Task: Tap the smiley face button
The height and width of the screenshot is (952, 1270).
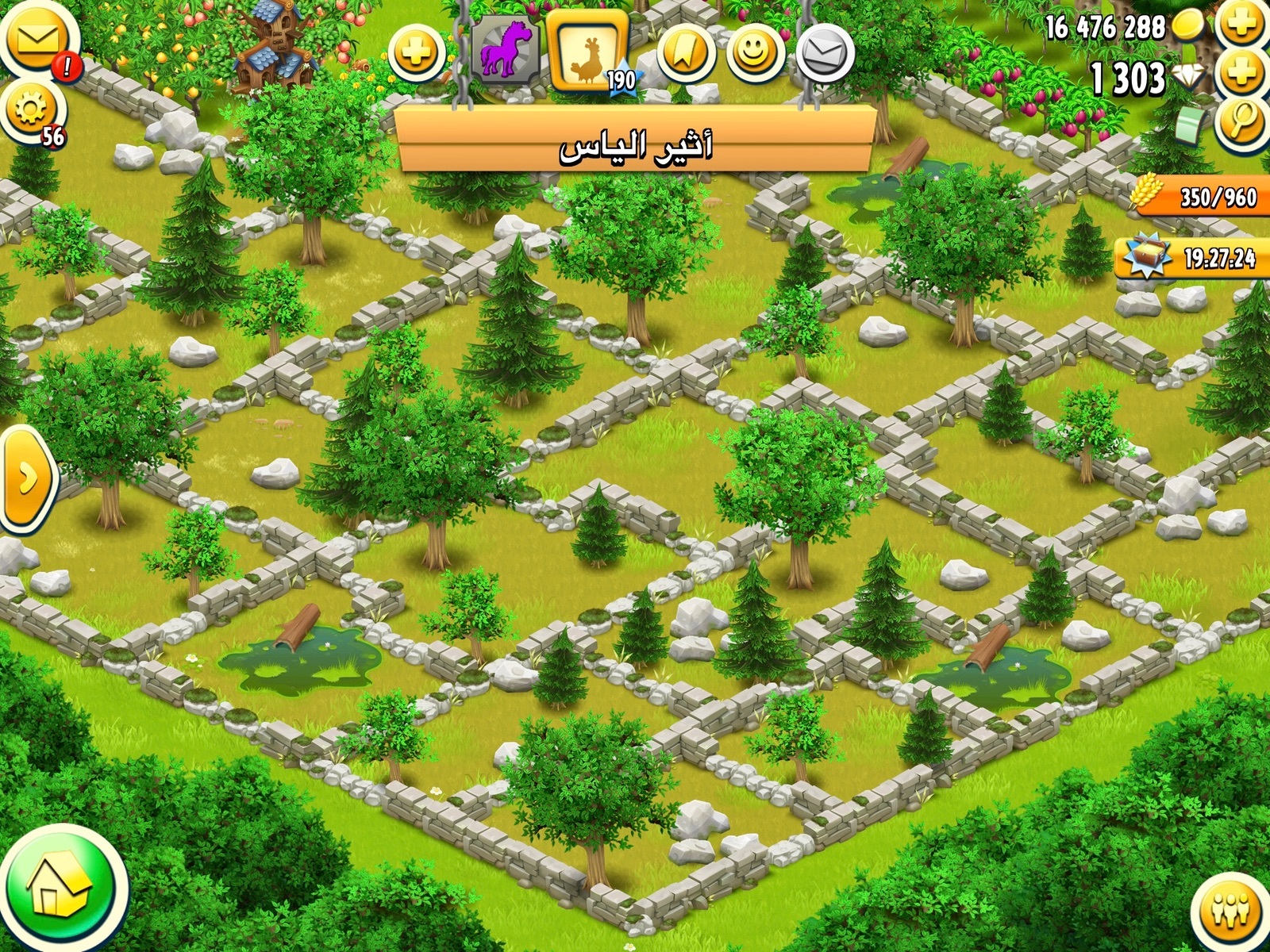Action: (754, 53)
